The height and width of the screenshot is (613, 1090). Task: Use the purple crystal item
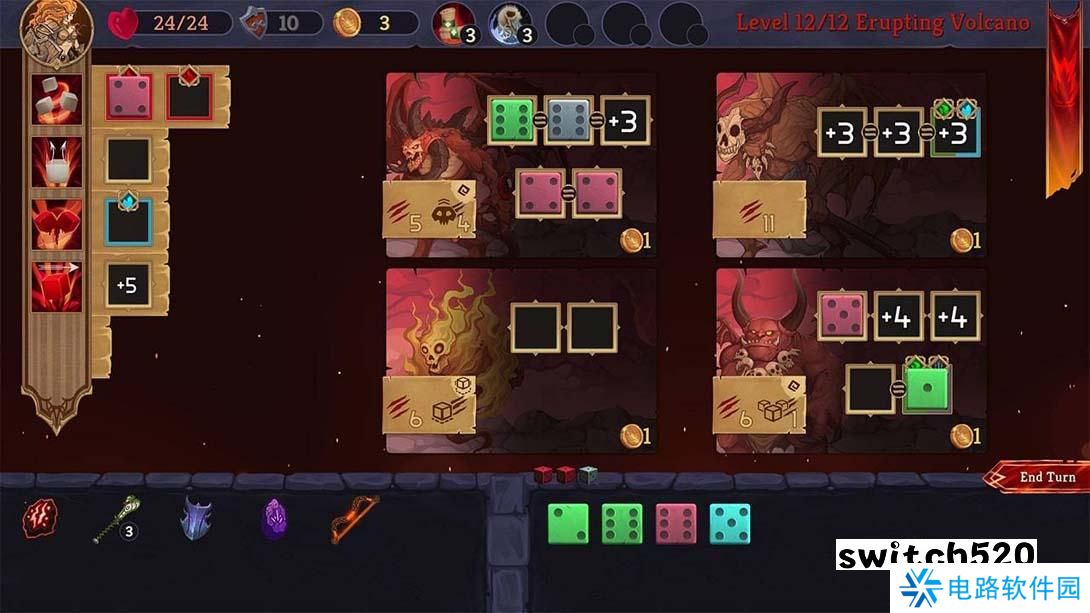(275, 521)
